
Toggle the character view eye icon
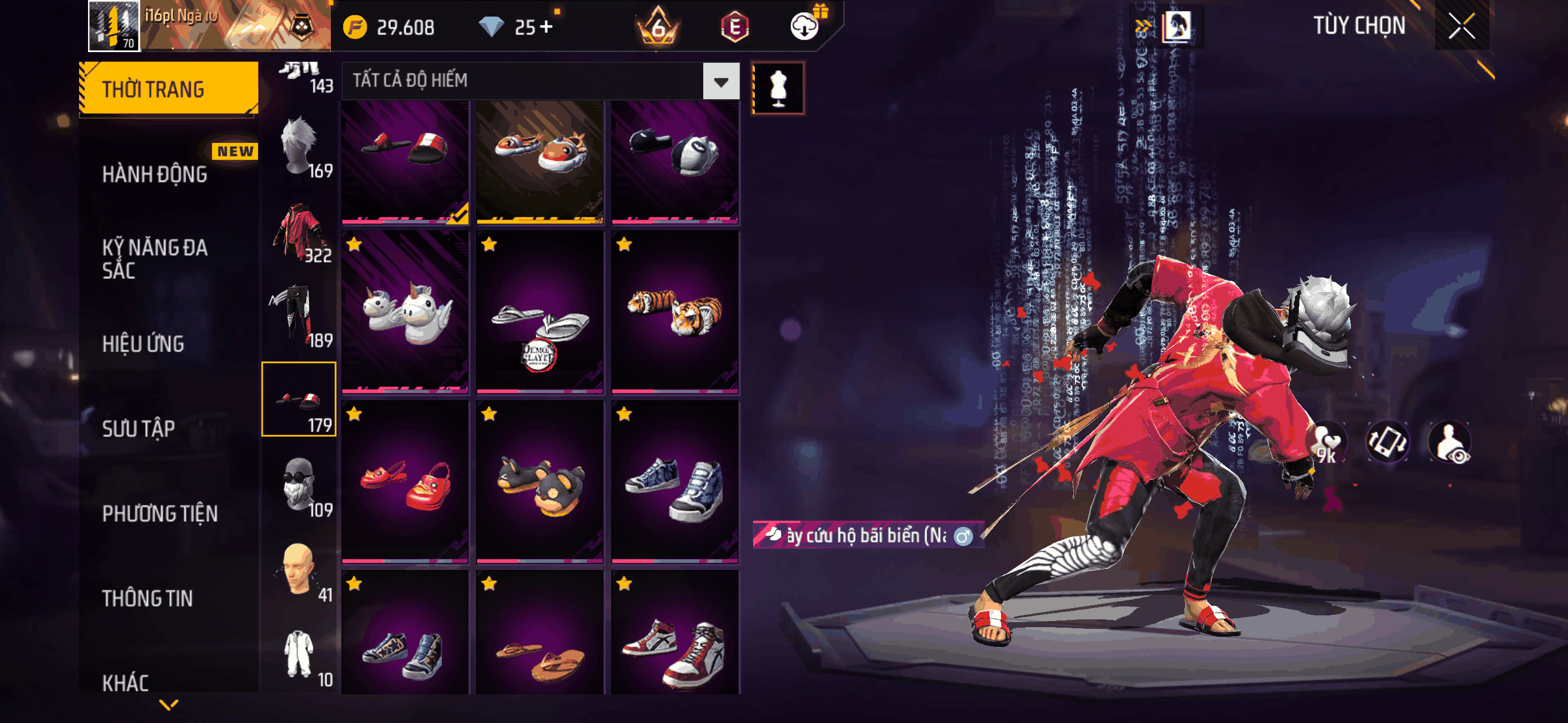pos(1451,443)
